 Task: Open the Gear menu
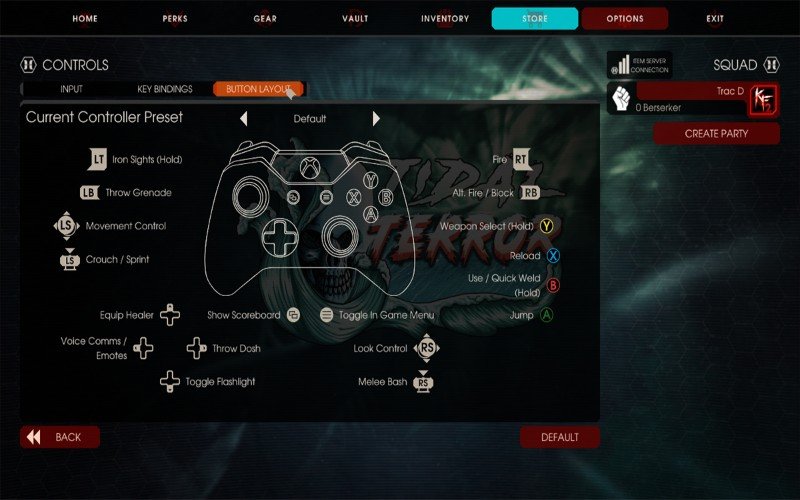tap(265, 18)
